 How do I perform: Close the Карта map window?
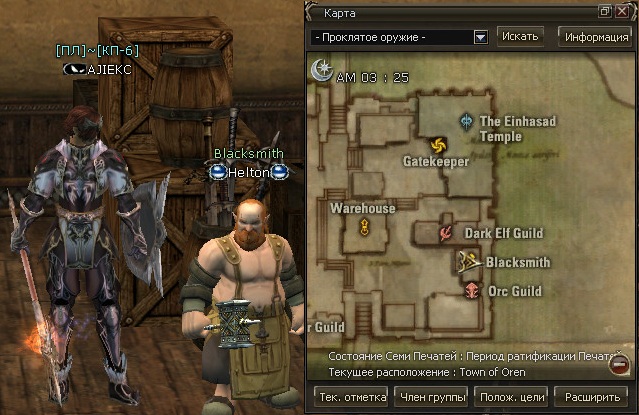click(622, 12)
